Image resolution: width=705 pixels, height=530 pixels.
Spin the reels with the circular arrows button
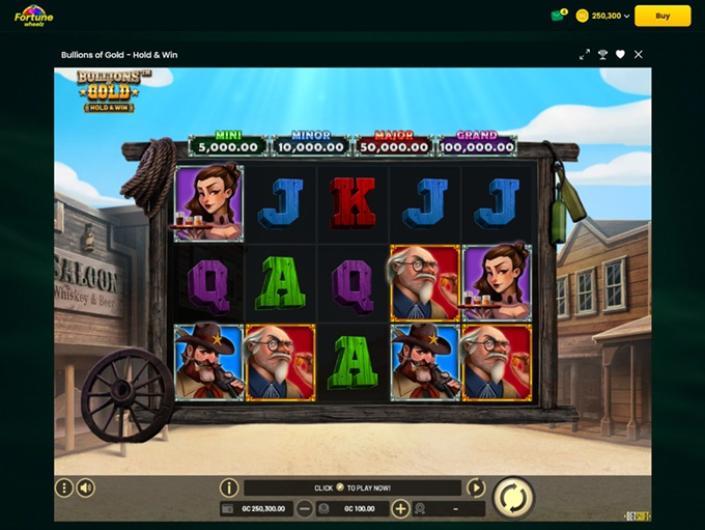[x=513, y=497]
